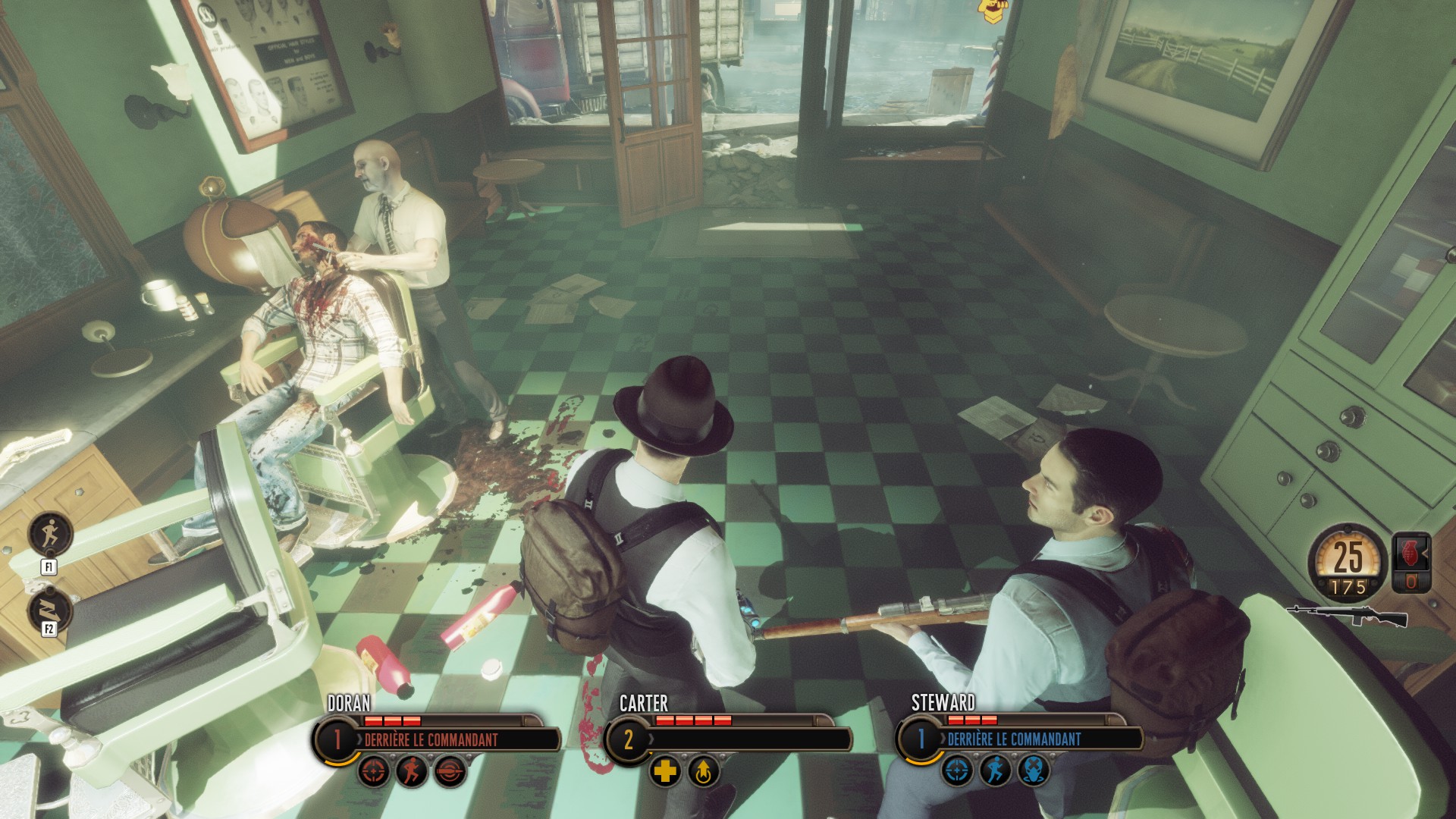Image resolution: width=1456 pixels, height=819 pixels.
Task: Activate Carter's yellow up-arrow lift ability
Action: pos(703,772)
